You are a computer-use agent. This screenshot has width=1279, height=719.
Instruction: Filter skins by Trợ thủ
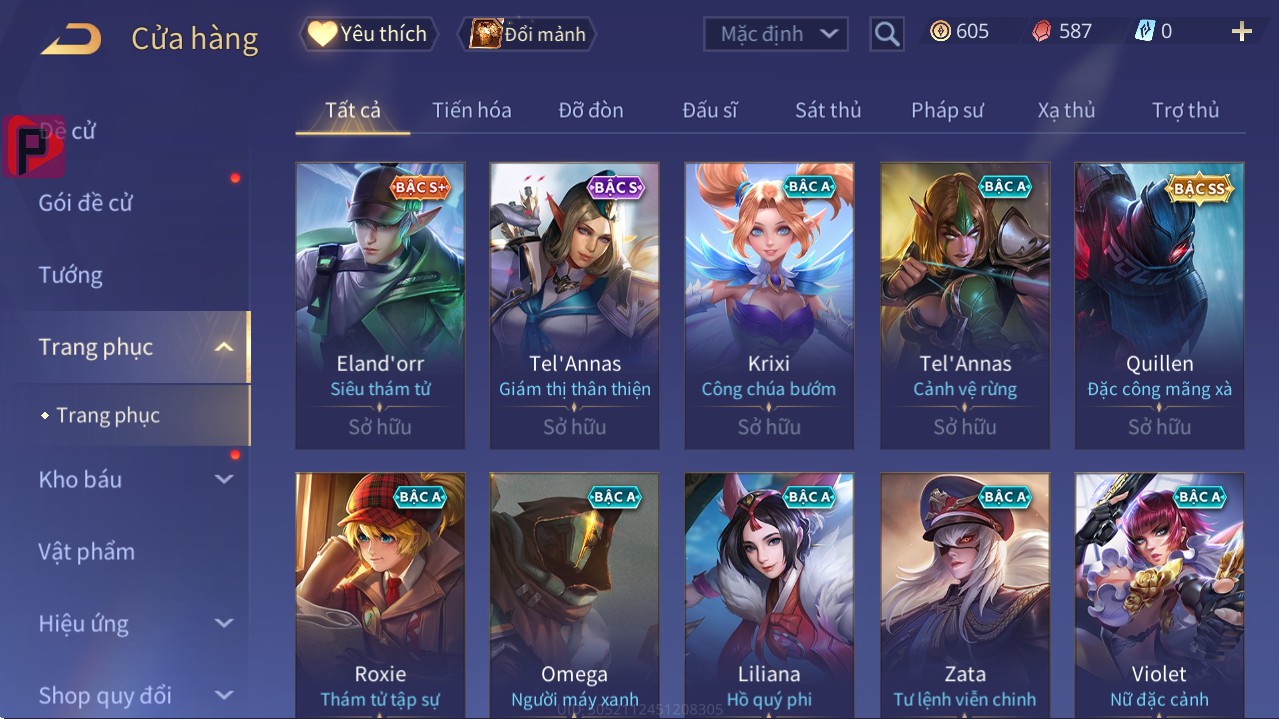(1185, 110)
